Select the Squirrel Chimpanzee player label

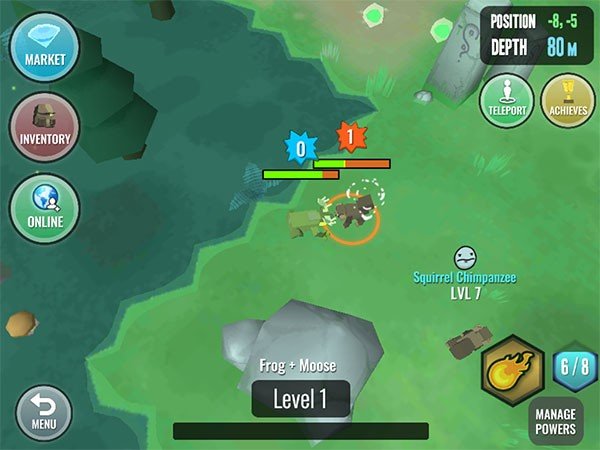pyautogui.click(x=465, y=276)
